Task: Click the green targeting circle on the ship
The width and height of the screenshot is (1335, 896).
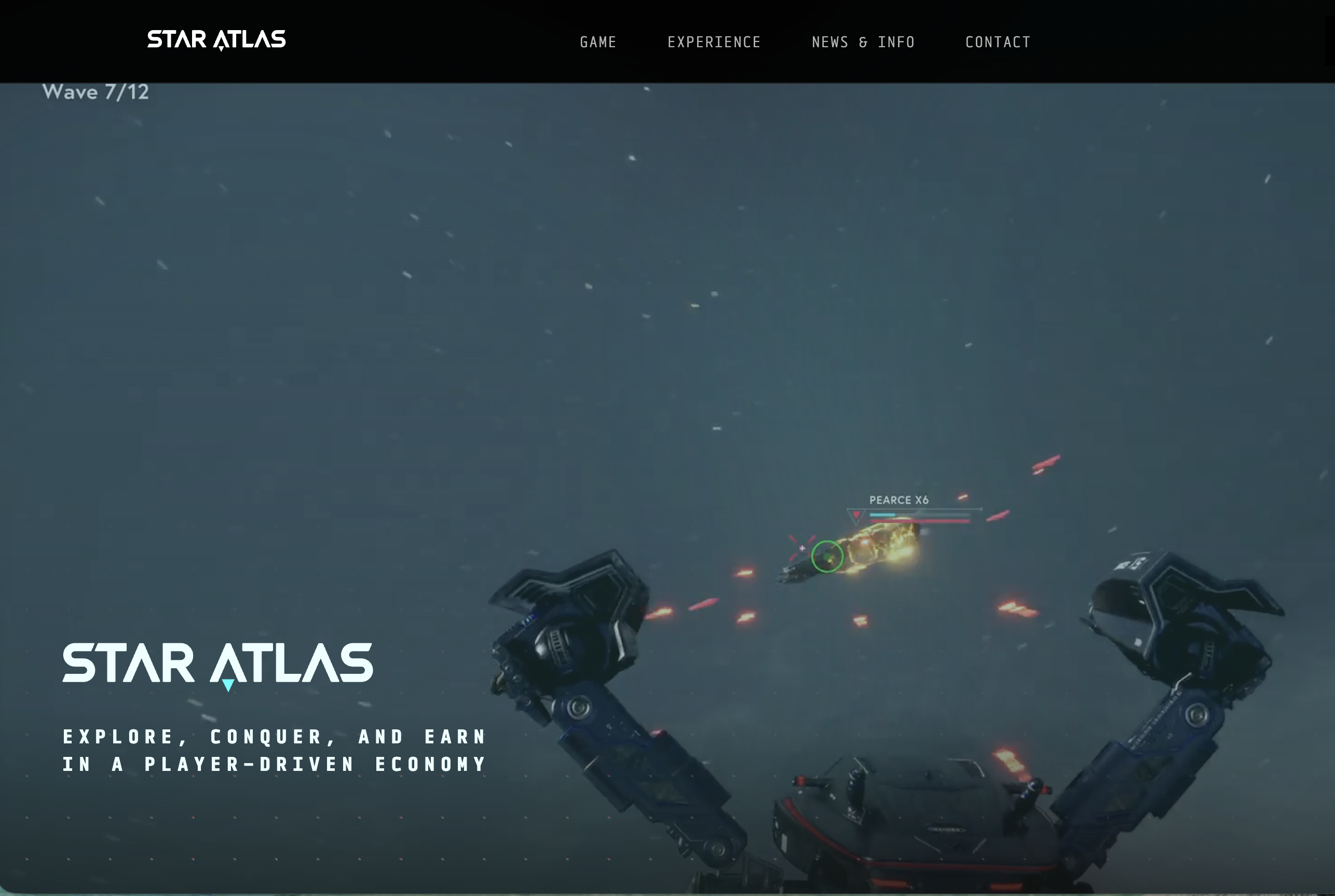Action: [828, 557]
